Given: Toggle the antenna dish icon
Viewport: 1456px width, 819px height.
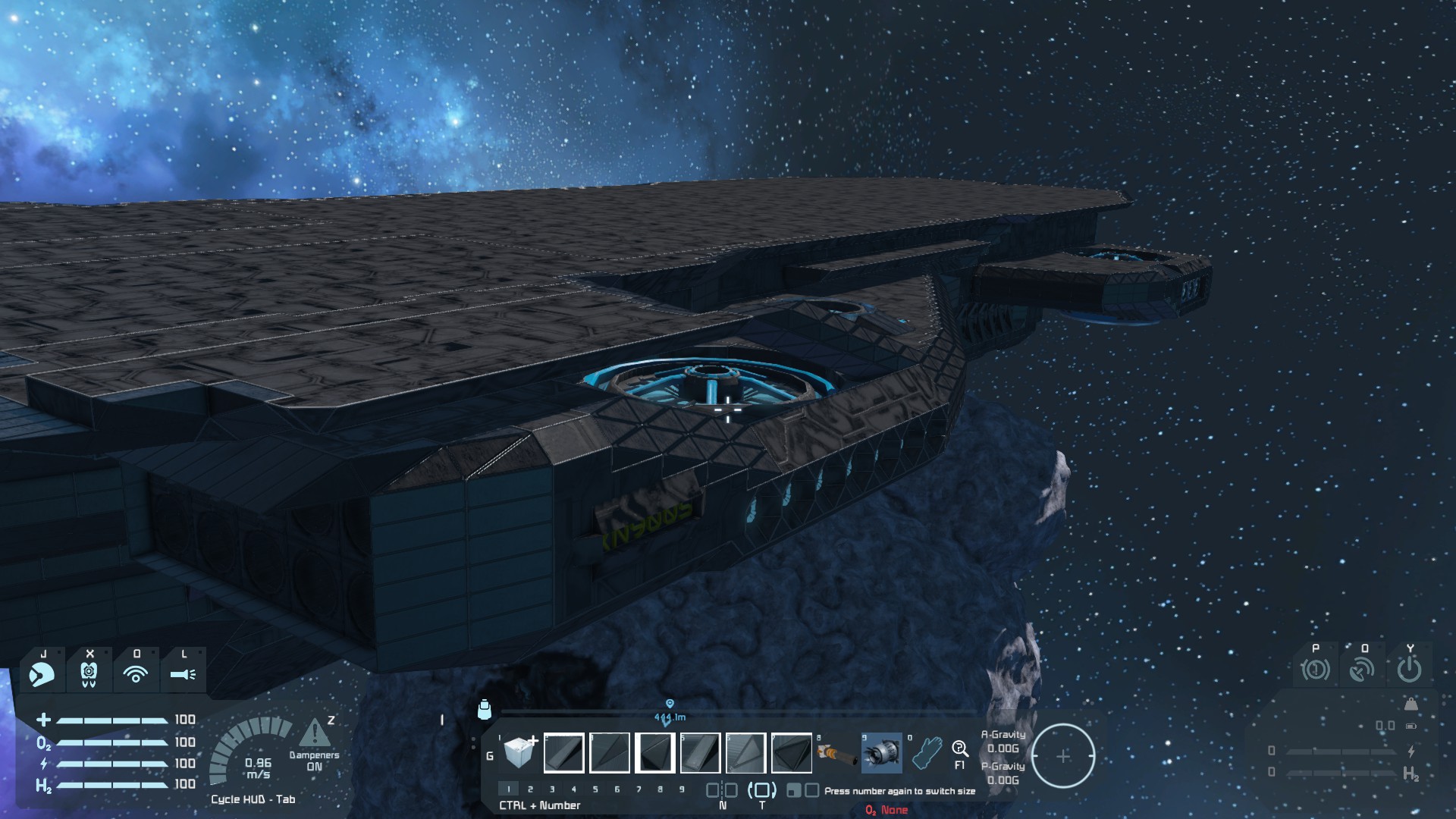Looking at the screenshot, I should coord(1362,670).
